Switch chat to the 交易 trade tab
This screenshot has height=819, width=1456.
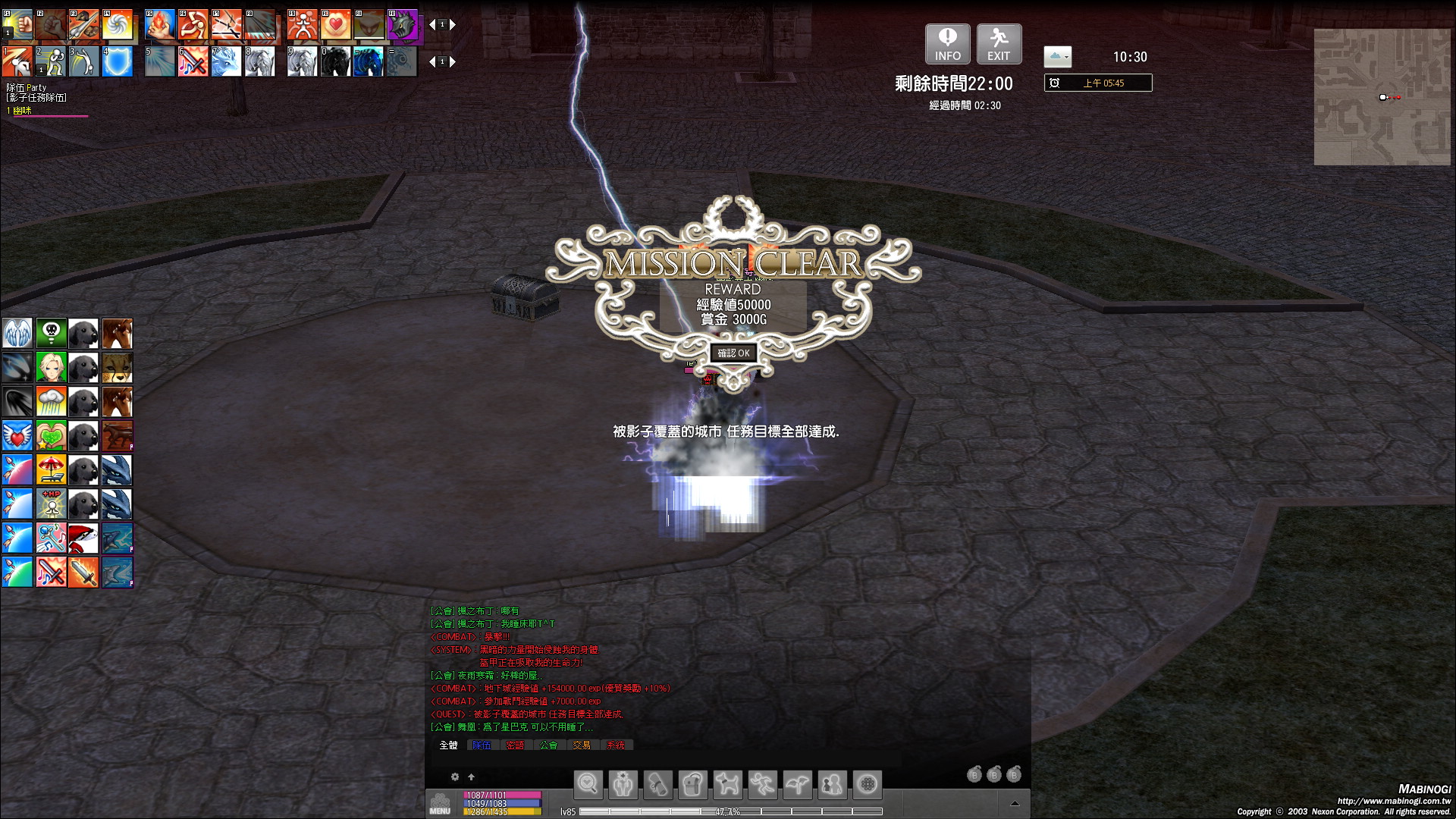(x=582, y=745)
